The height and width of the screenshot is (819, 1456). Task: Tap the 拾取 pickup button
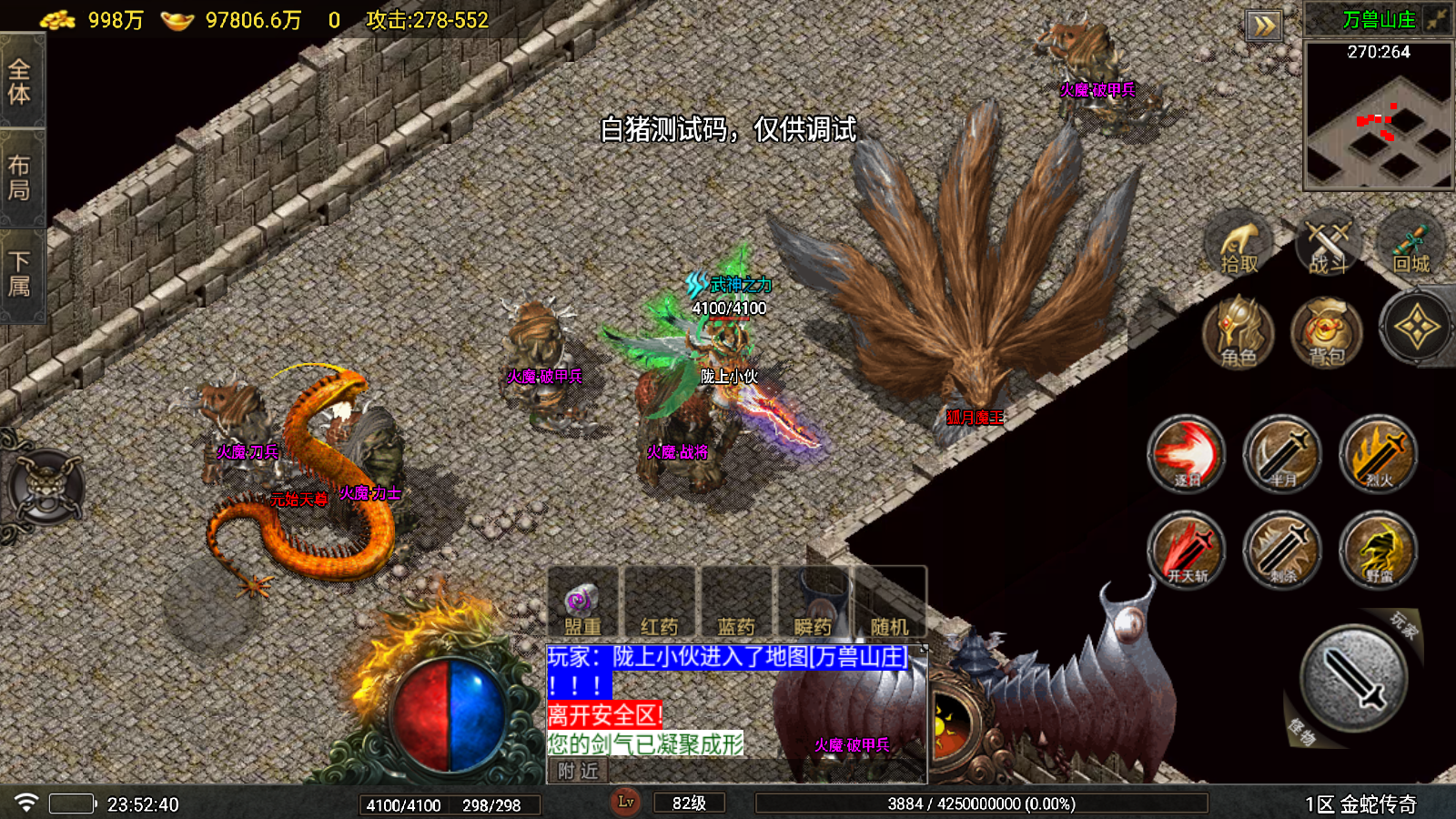click(1239, 246)
